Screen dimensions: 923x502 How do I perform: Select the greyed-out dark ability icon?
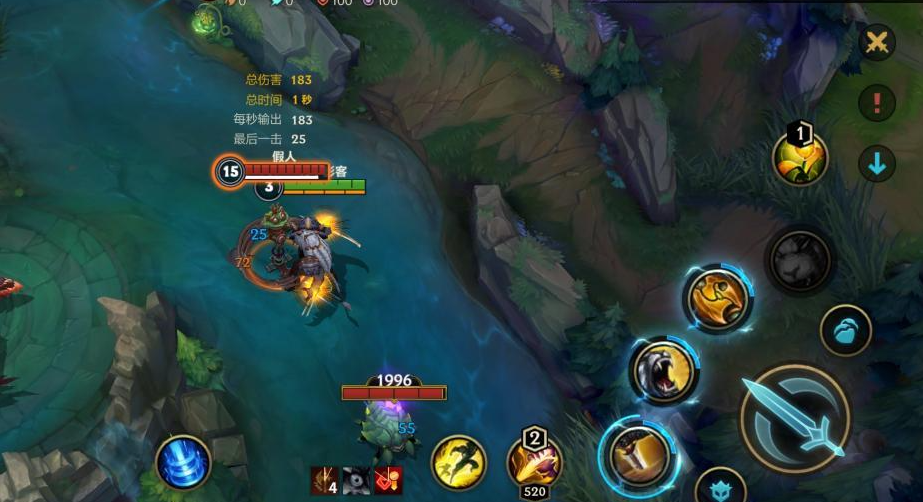799,261
